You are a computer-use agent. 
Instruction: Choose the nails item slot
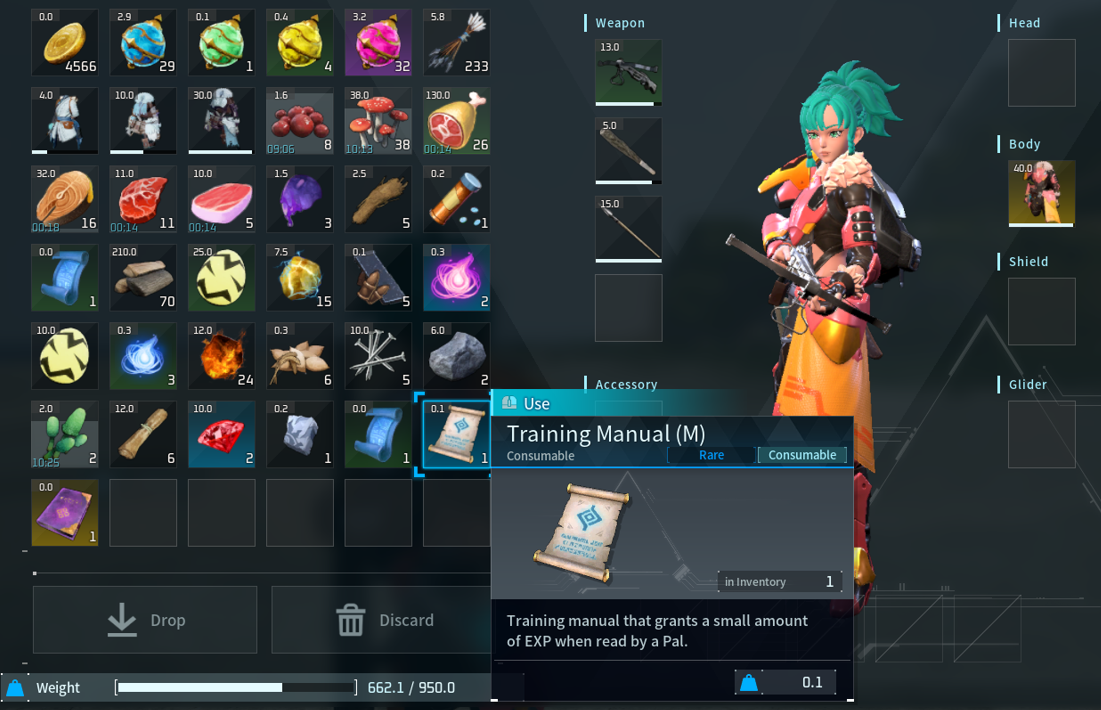378,356
